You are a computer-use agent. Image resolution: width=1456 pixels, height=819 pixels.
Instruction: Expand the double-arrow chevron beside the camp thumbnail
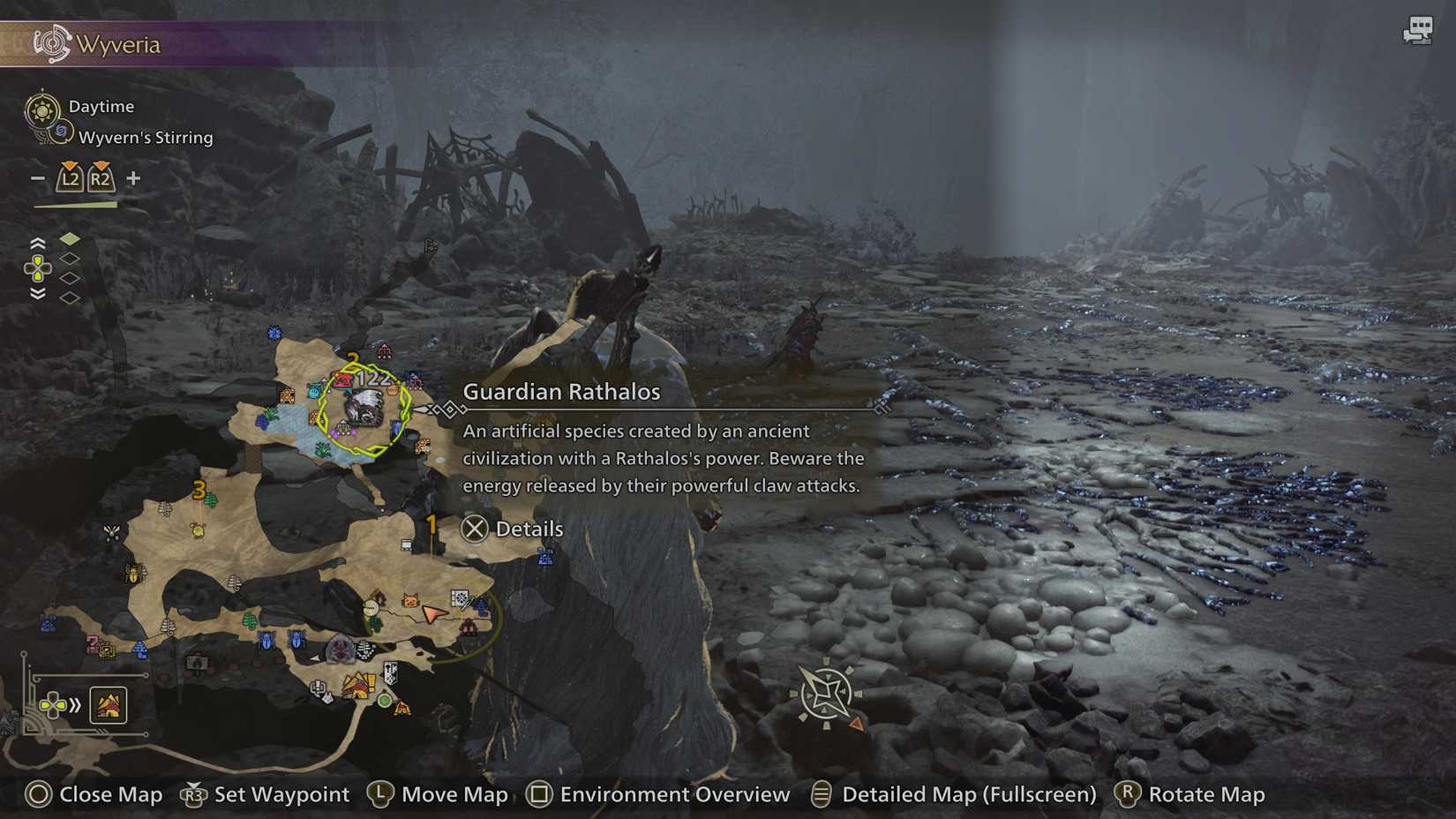click(x=75, y=704)
